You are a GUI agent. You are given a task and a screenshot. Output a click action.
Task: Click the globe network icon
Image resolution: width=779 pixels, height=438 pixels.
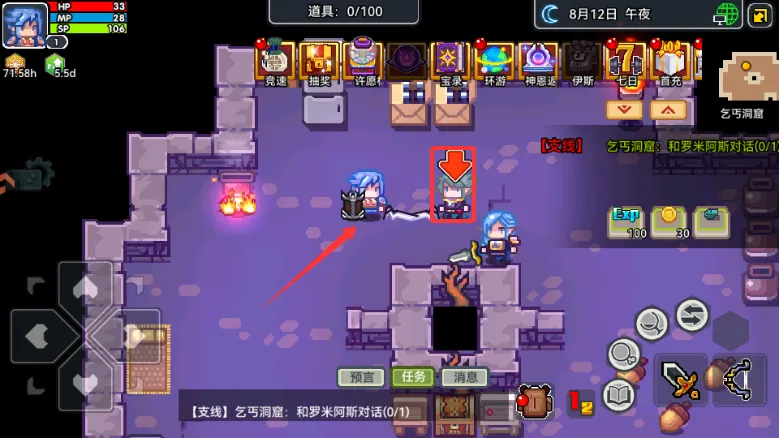[x=727, y=14]
